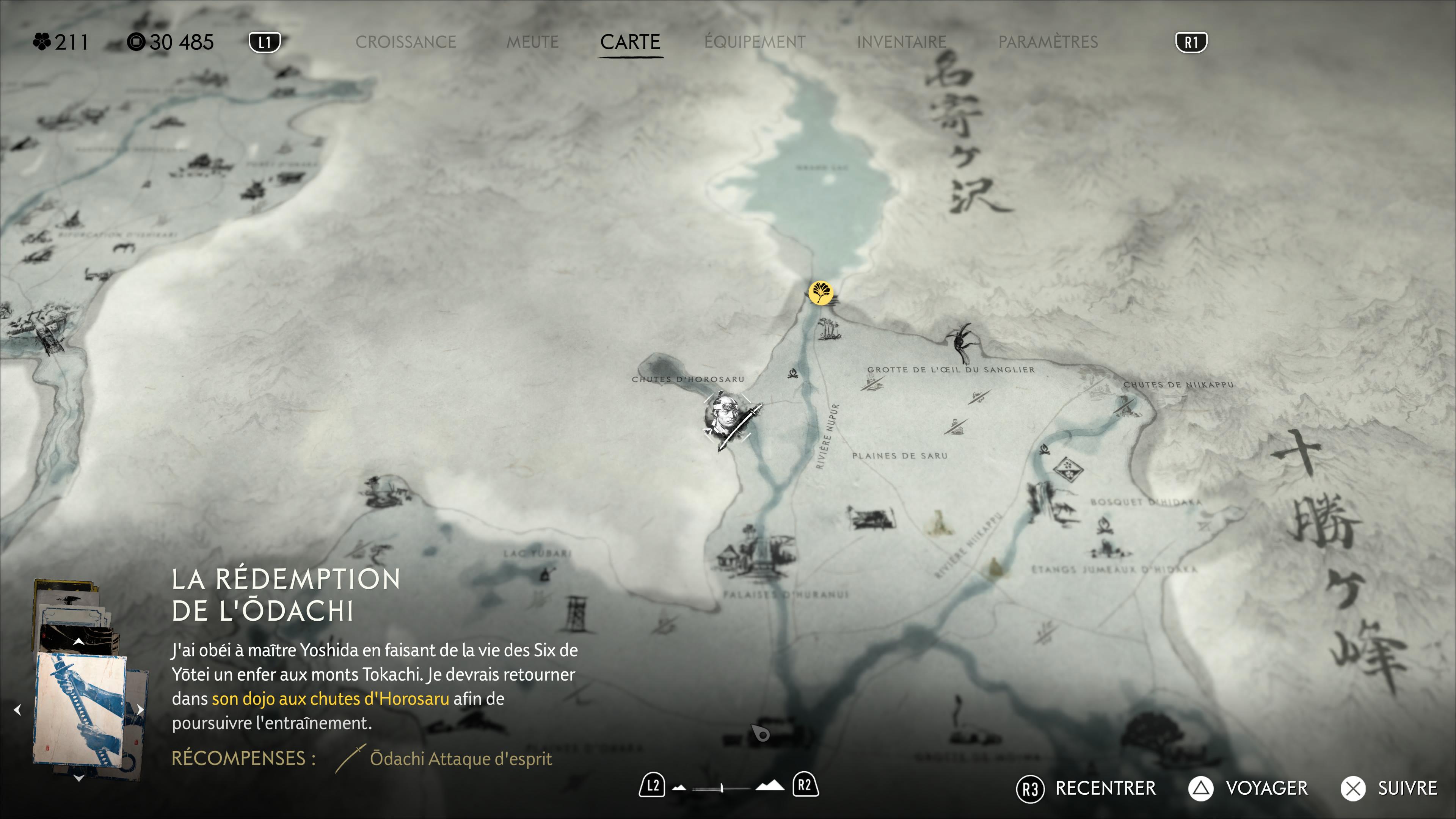
Task: Open the Inventaire tab
Action: tap(902, 42)
